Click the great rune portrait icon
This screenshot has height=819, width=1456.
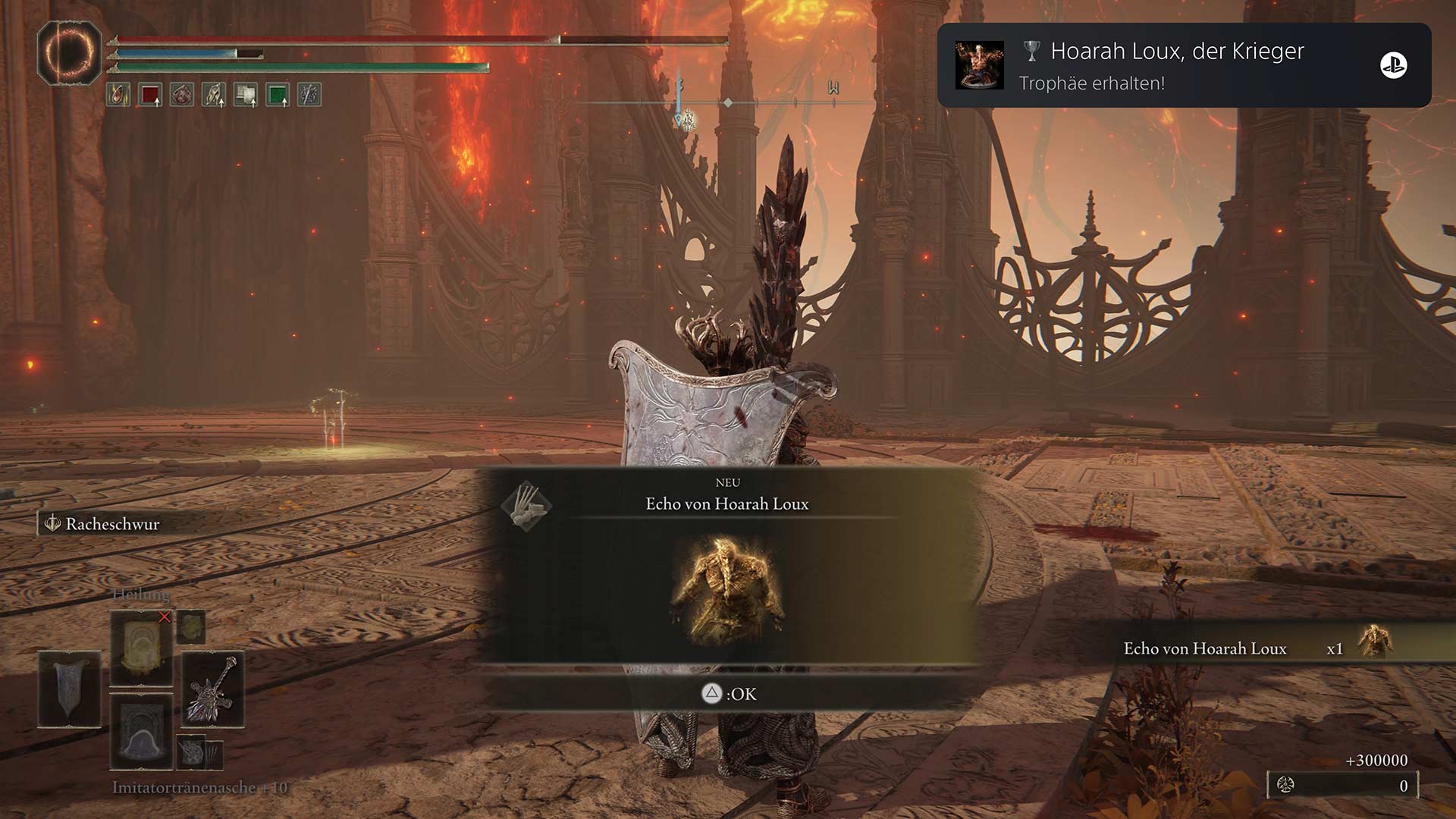[x=69, y=53]
